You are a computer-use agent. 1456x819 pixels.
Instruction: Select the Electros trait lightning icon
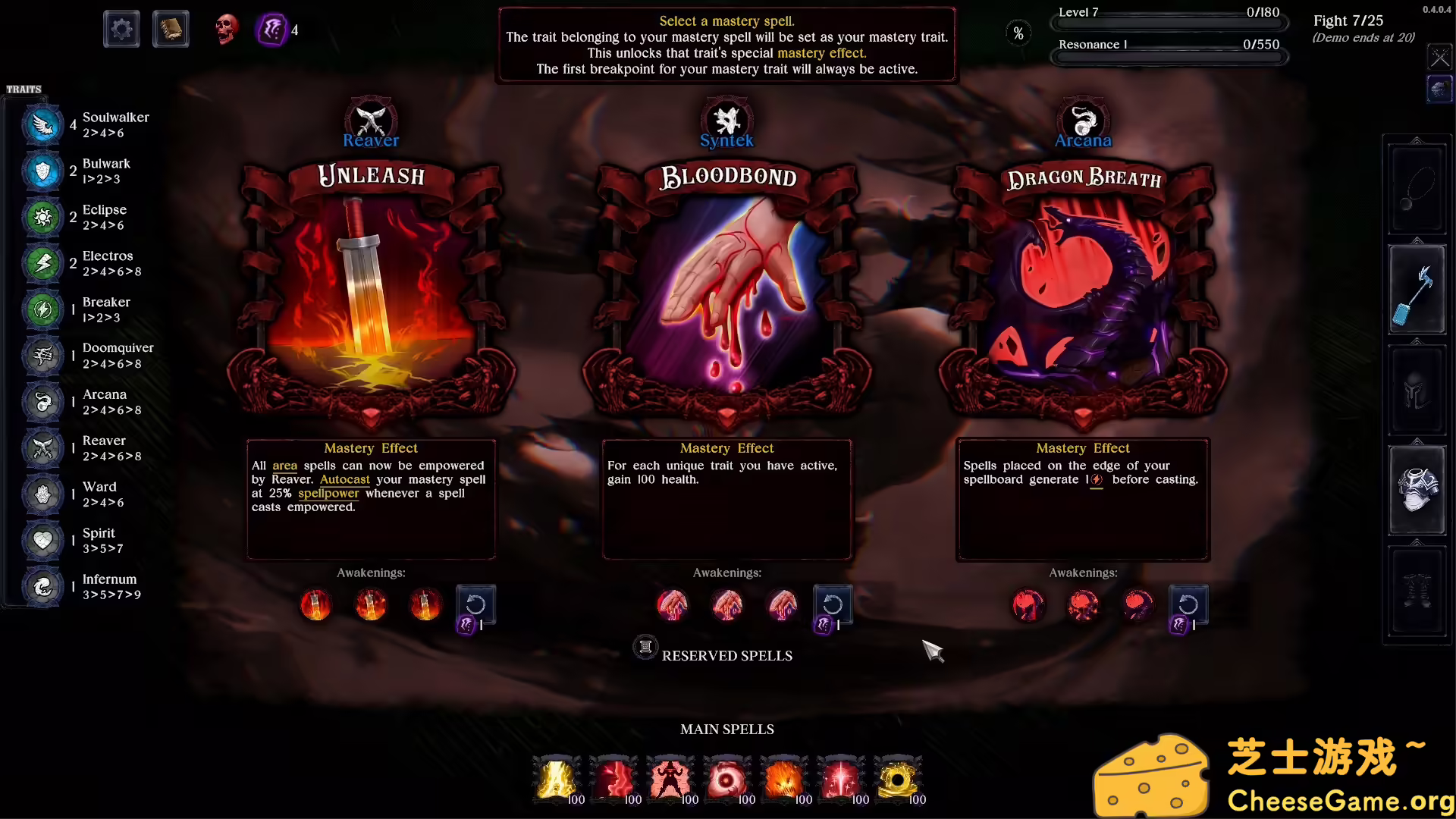[x=42, y=263]
